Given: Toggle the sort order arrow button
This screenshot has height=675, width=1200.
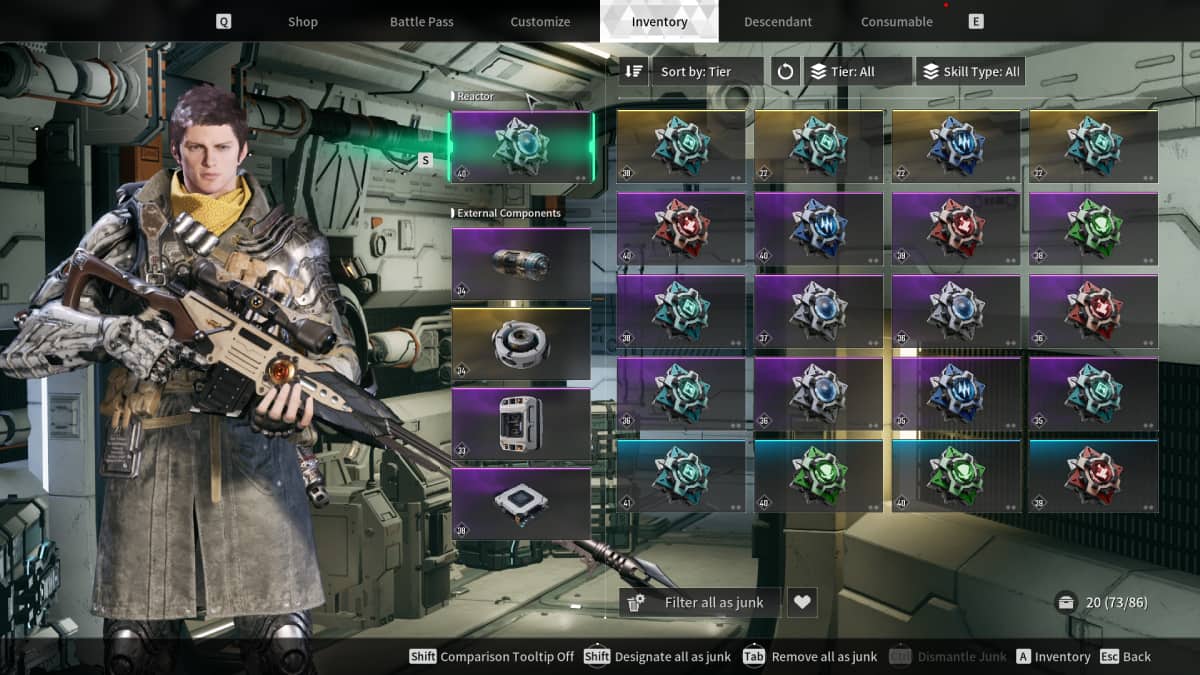Looking at the screenshot, I should click(634, 72).
